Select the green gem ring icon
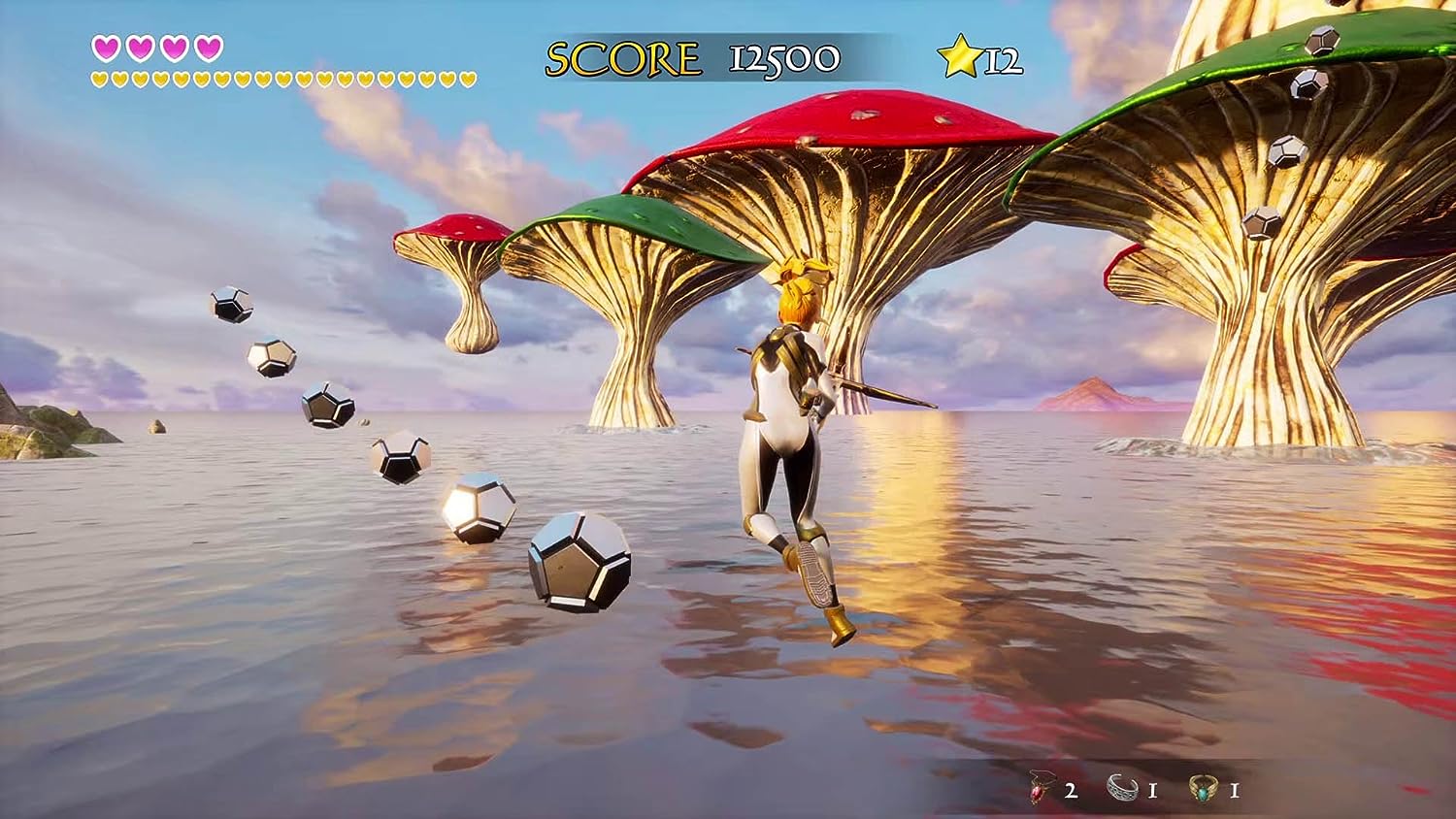The image size is (1456, 819). coord(1204,789)
